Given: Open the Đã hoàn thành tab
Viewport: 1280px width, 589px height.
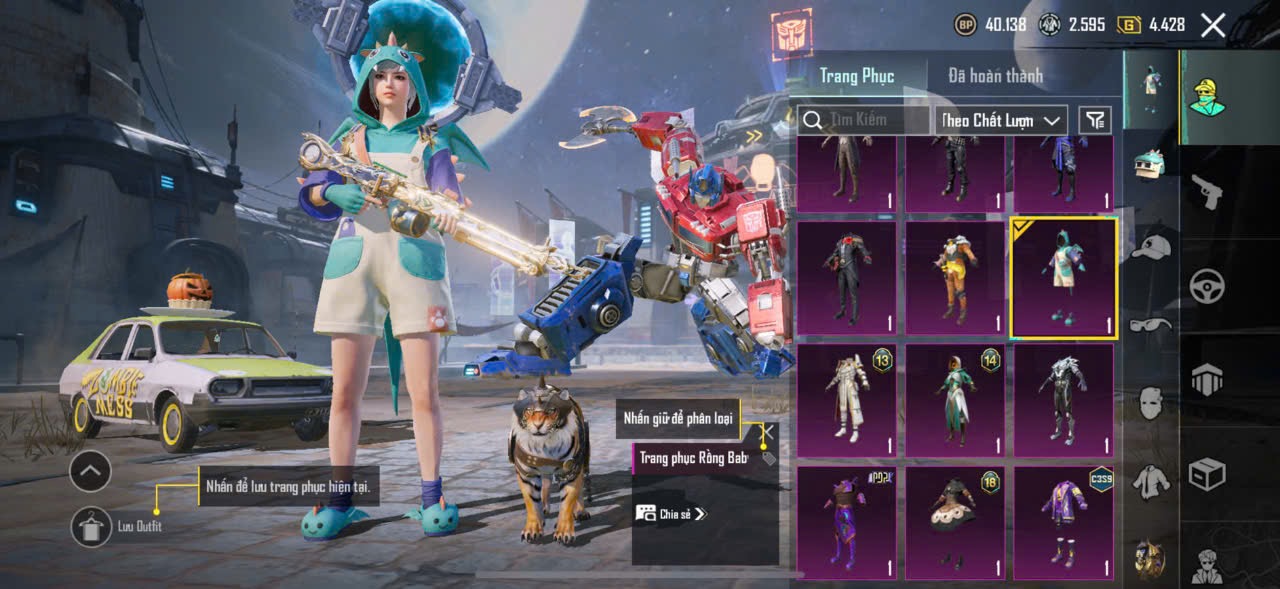Looking at the screenshot, I should coord(995,76).
